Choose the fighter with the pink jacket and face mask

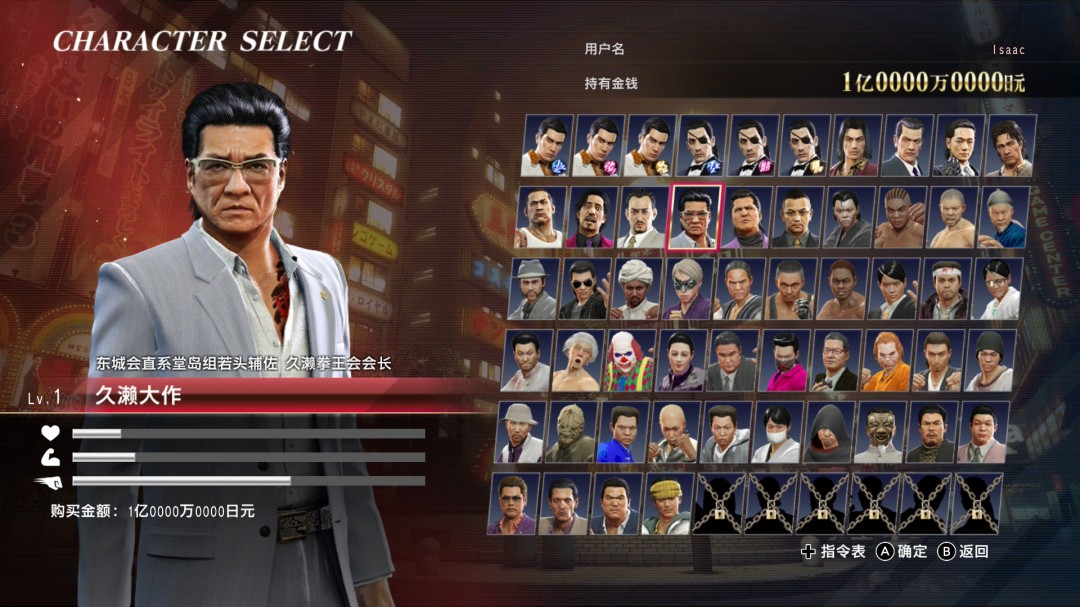784,361
